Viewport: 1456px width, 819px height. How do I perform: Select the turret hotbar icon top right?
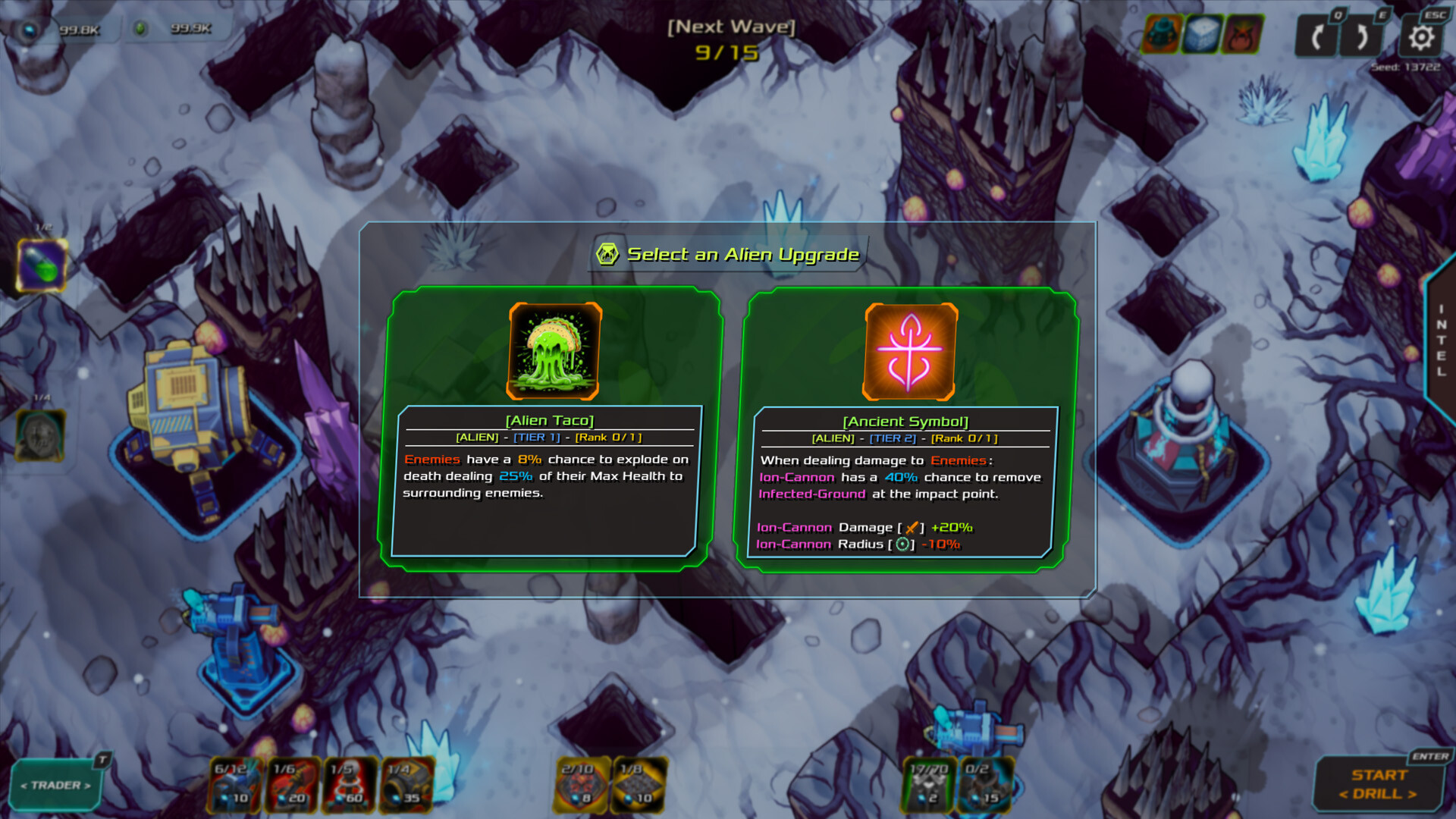[x=1162, y=33]
